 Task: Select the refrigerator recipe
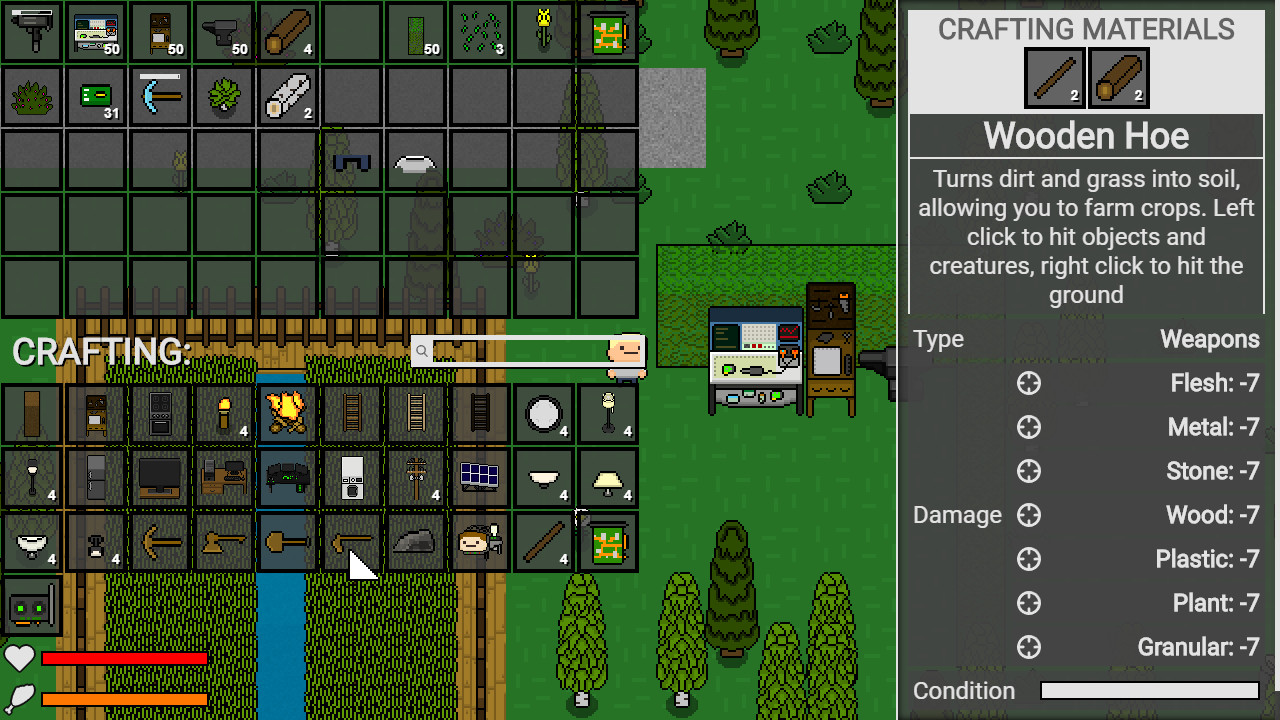coord(95,478)
